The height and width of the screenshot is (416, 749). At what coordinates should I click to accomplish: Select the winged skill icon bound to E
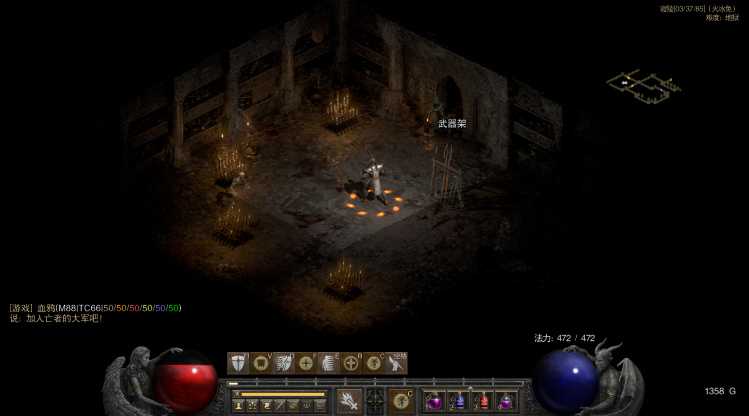point(330,363)
